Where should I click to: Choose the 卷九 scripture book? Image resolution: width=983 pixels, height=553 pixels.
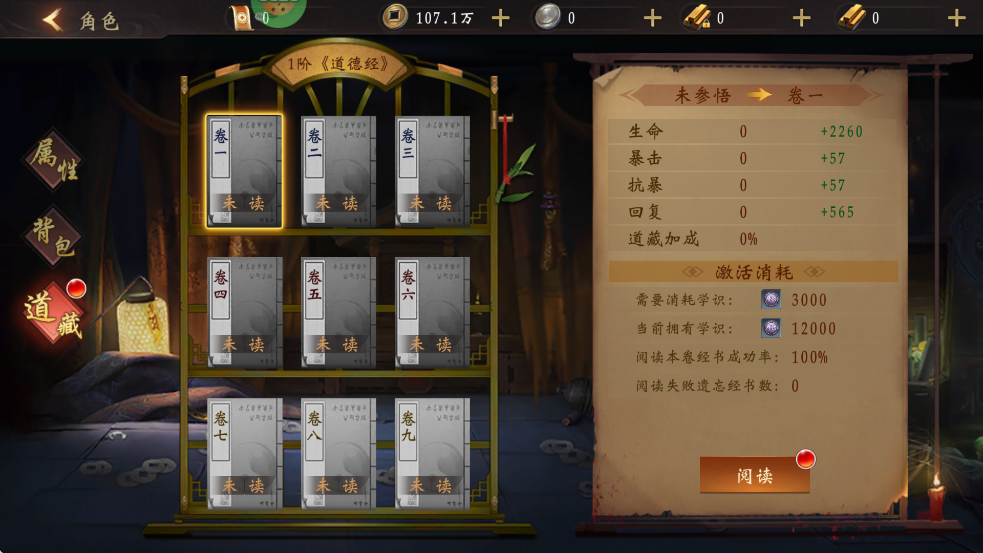(432, 453)
